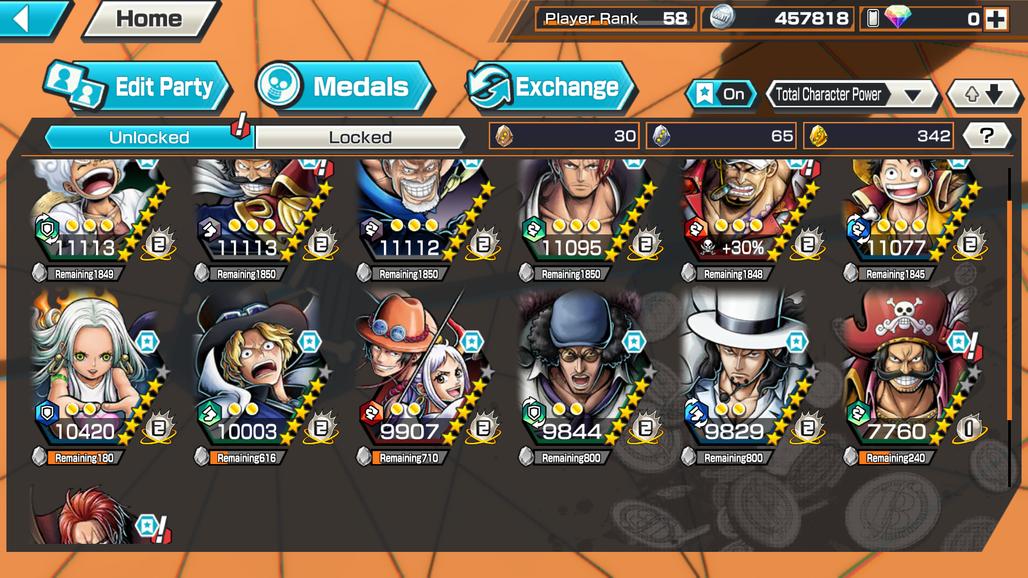
Task: Select the Unlocked characters tab
Action: (x=149, y=137)
